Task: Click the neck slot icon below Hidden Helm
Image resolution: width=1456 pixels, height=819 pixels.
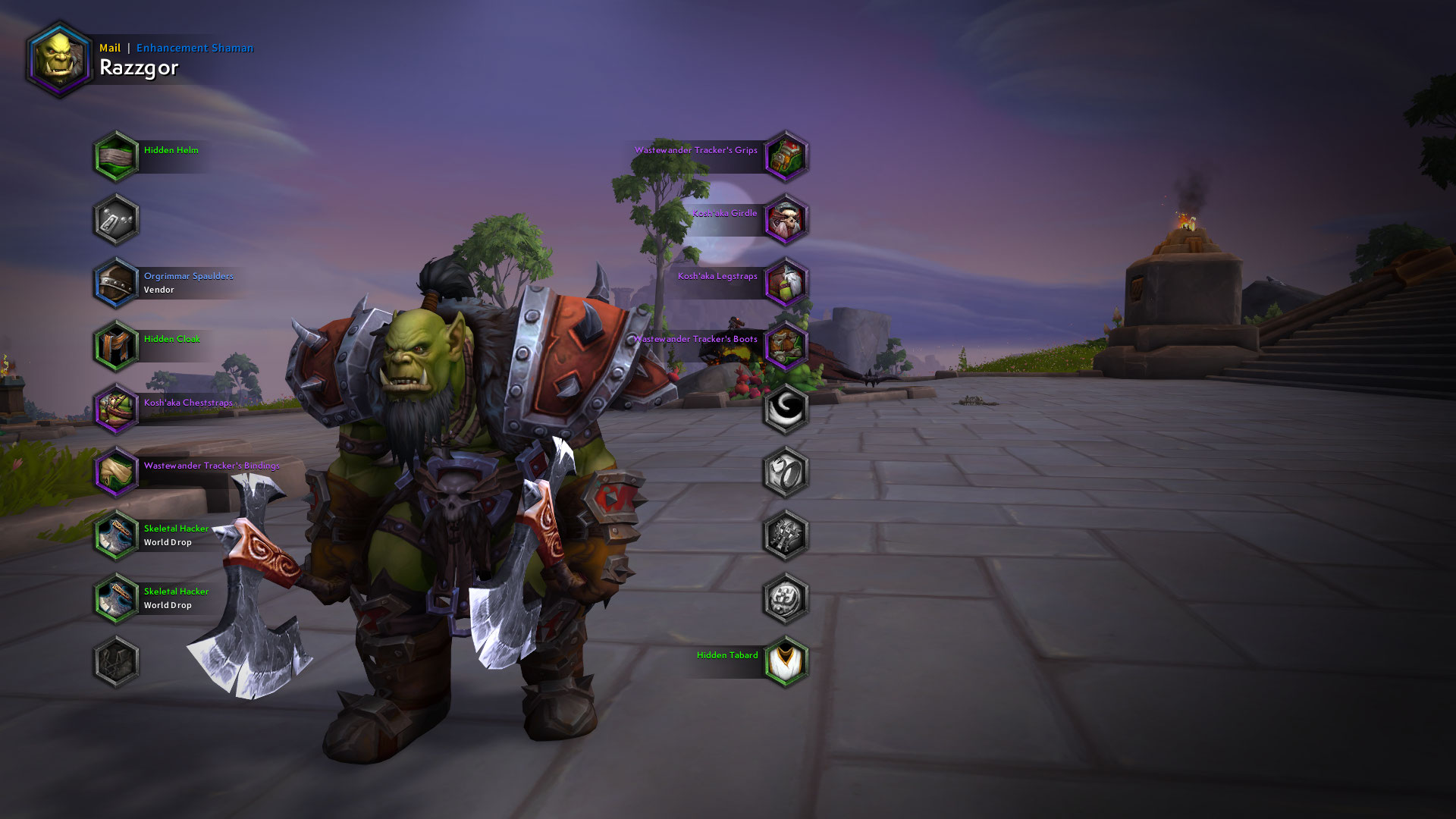Action: pos(115,219)
